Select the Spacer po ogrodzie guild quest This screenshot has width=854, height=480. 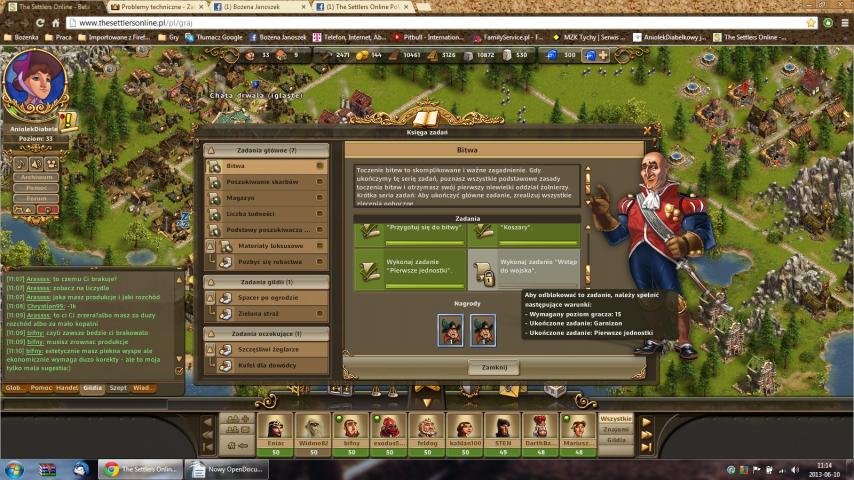click(266, 298)
